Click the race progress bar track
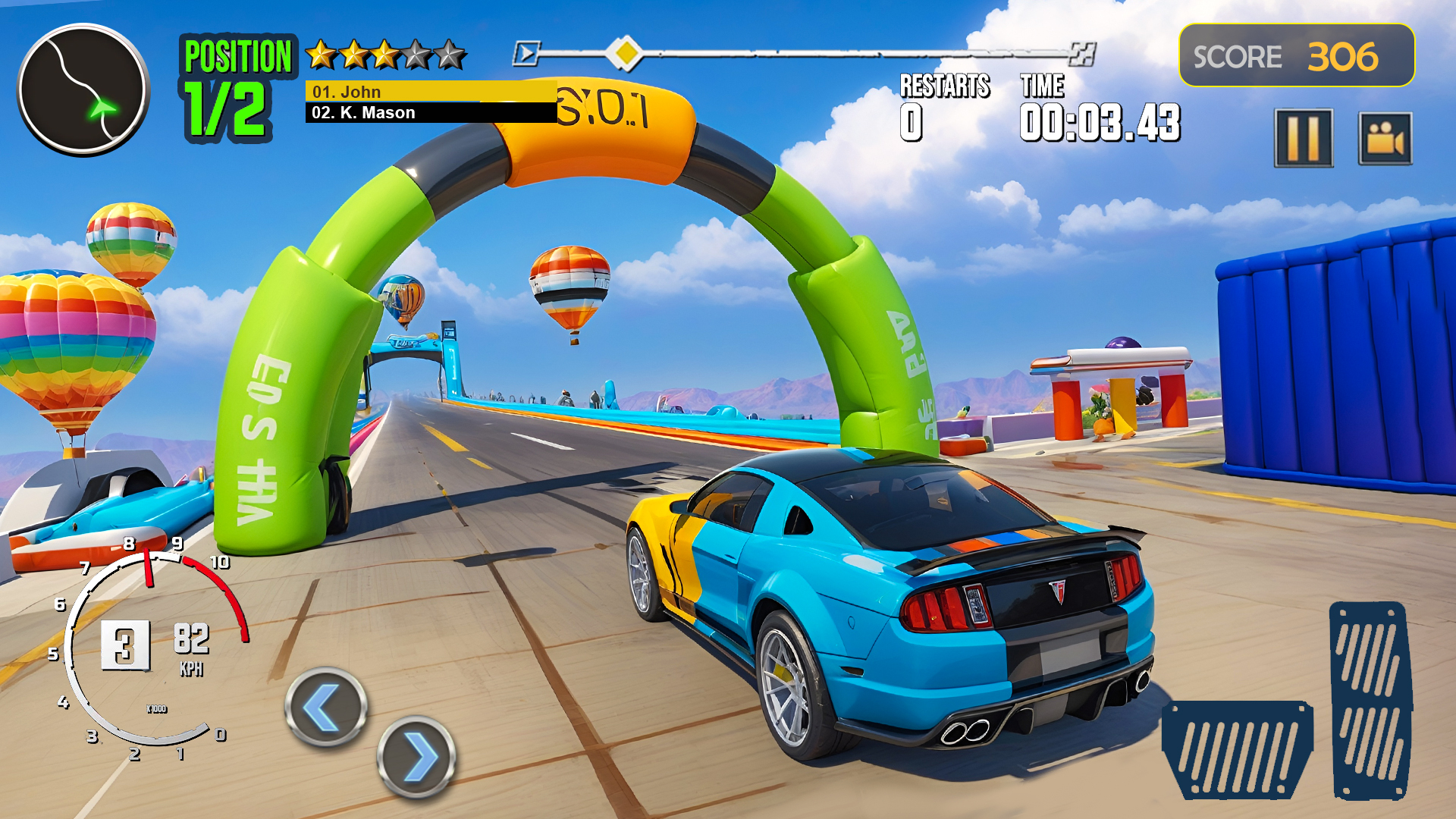 click(834, 53)
